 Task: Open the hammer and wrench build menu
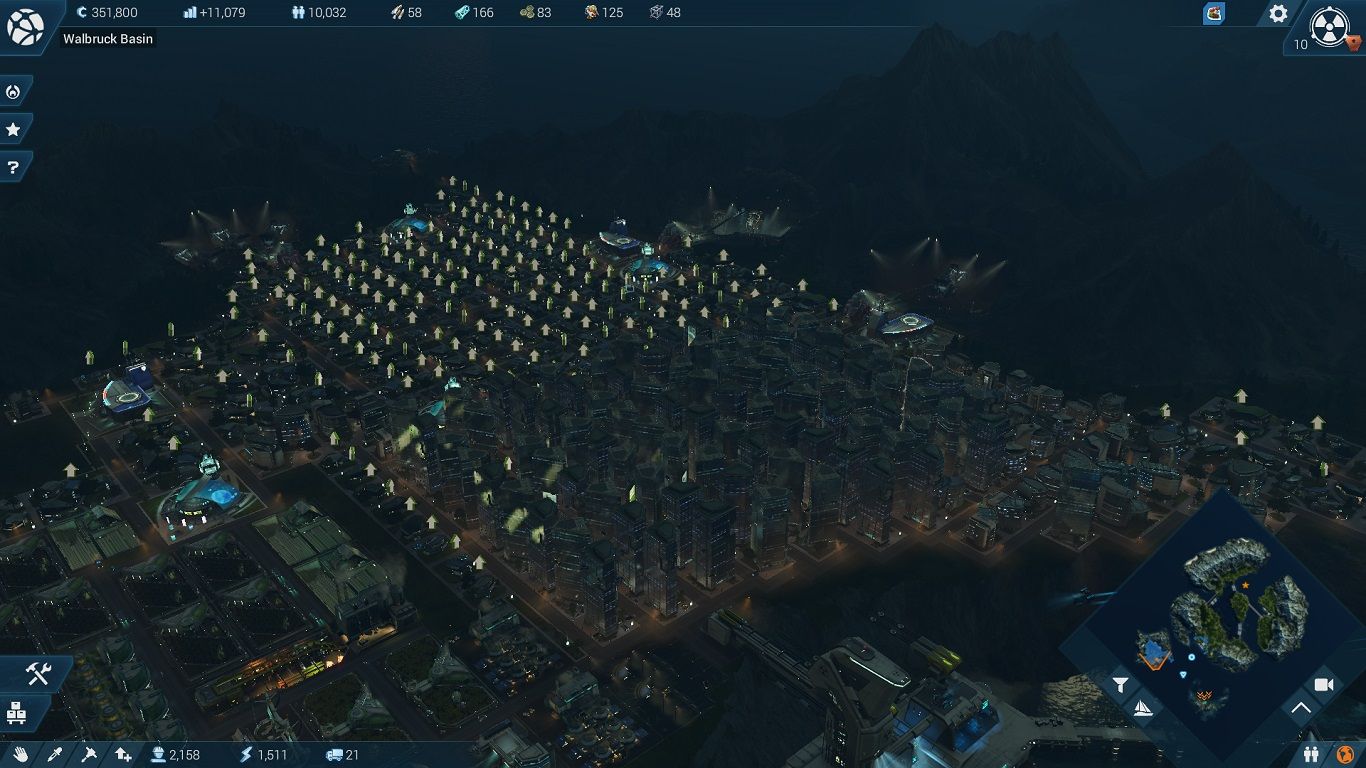point(37,675)
